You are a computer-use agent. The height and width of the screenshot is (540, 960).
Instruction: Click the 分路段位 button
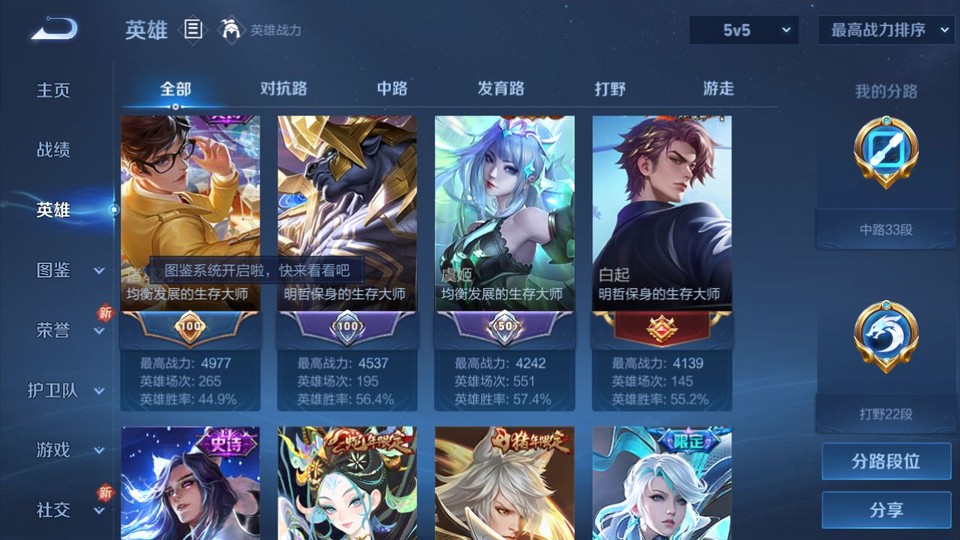click(886, 462)
